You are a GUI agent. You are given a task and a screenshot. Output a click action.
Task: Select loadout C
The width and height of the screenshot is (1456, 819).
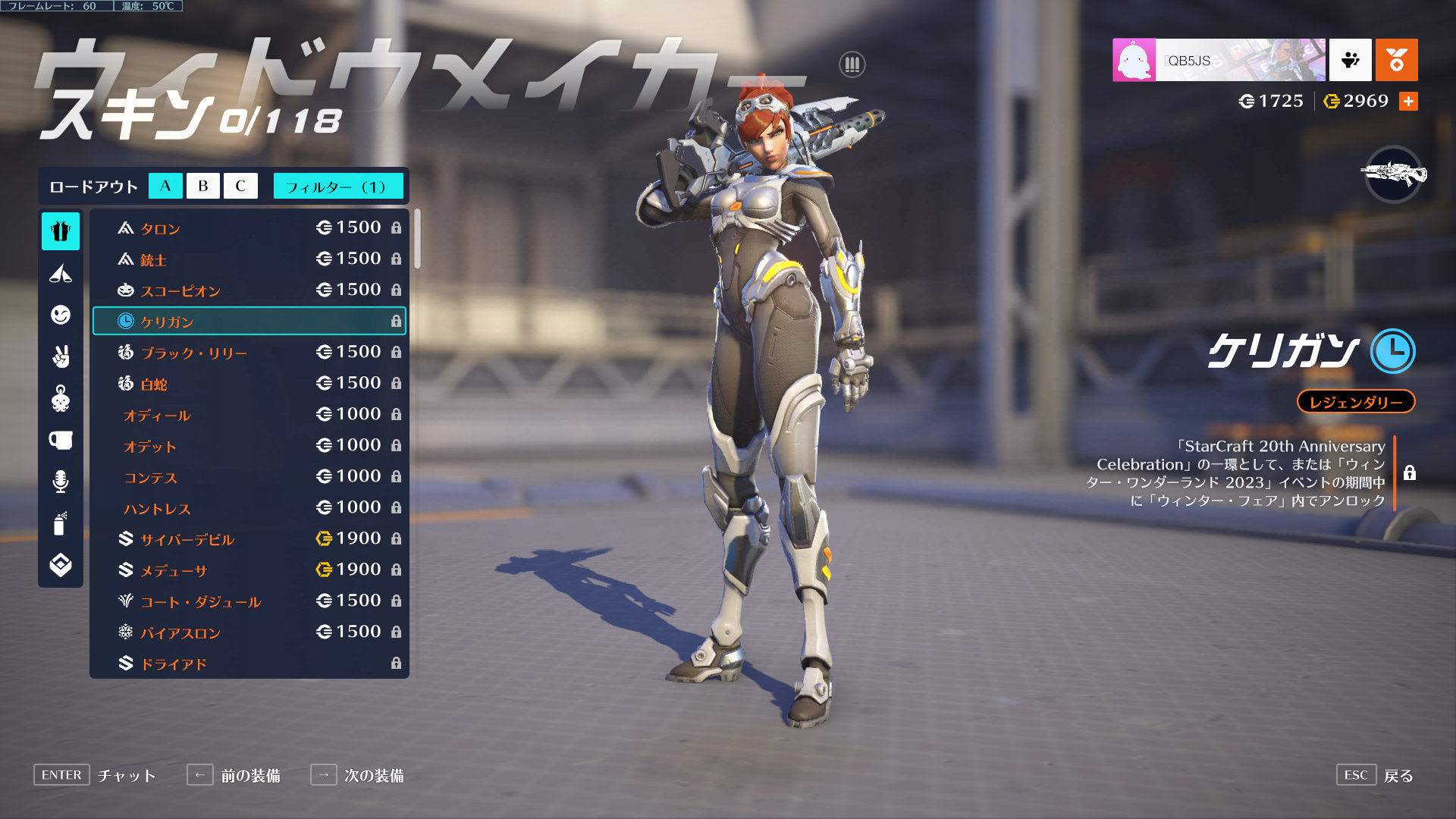240,186
